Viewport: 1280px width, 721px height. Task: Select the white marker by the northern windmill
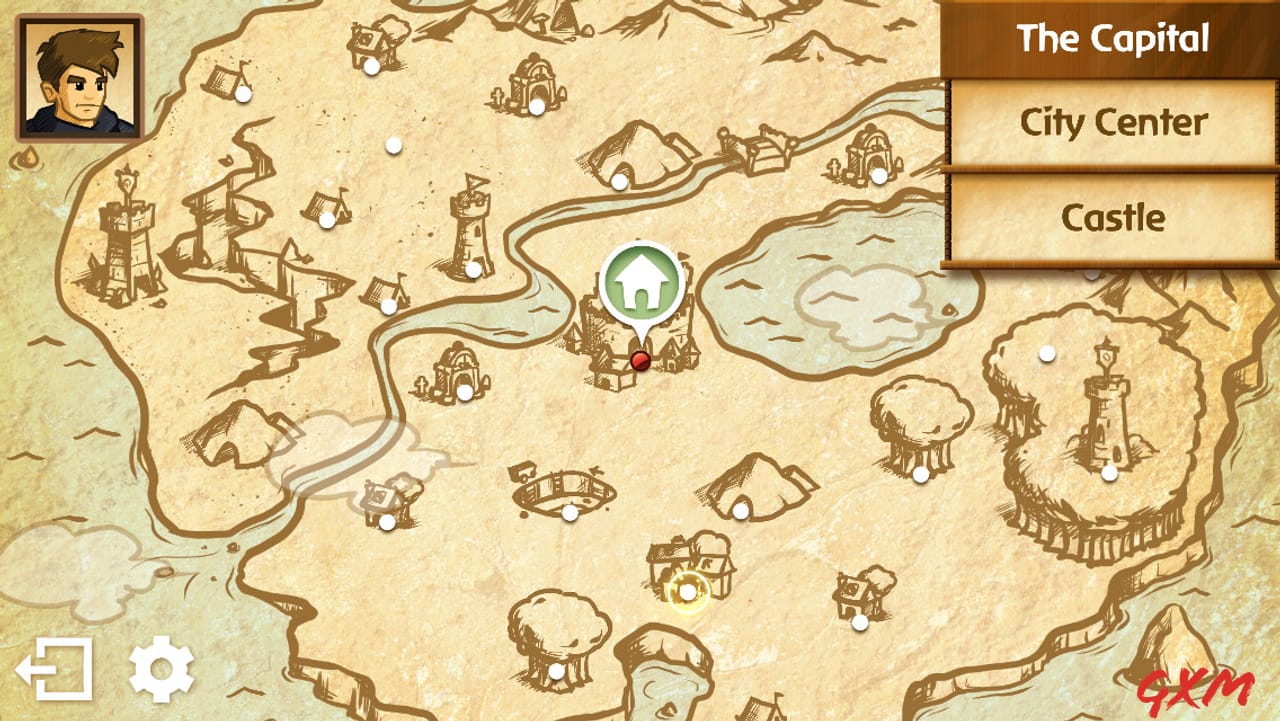coord(370,67)
